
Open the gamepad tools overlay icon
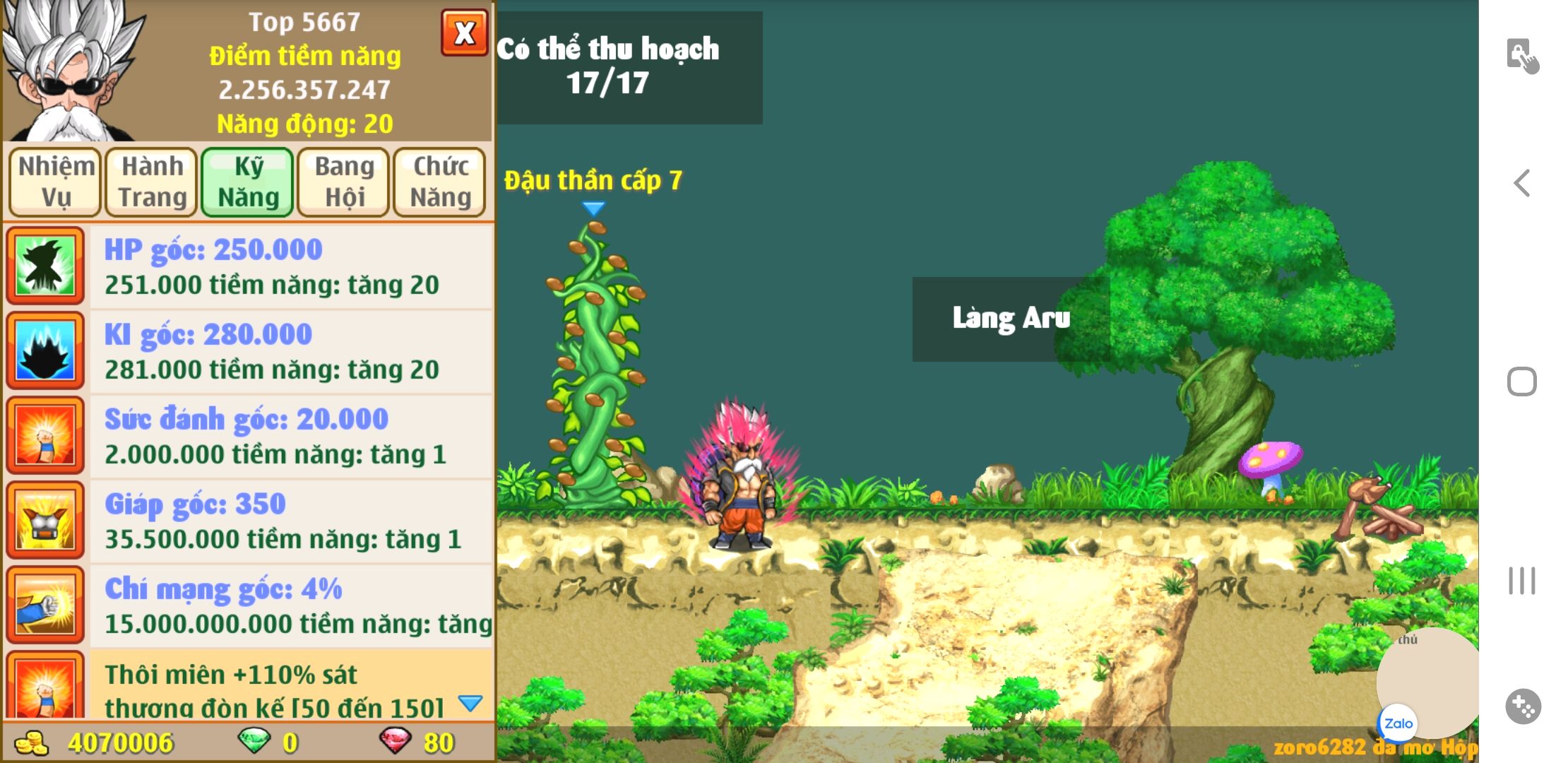pos(1523,706)
